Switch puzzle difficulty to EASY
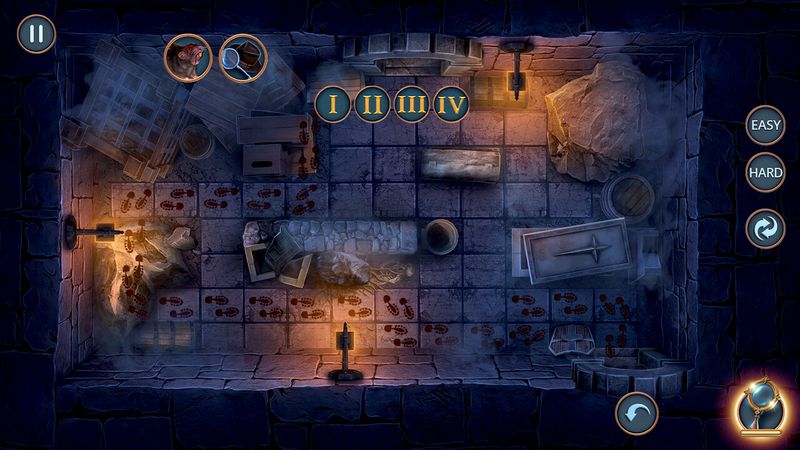 pos(766,128)
